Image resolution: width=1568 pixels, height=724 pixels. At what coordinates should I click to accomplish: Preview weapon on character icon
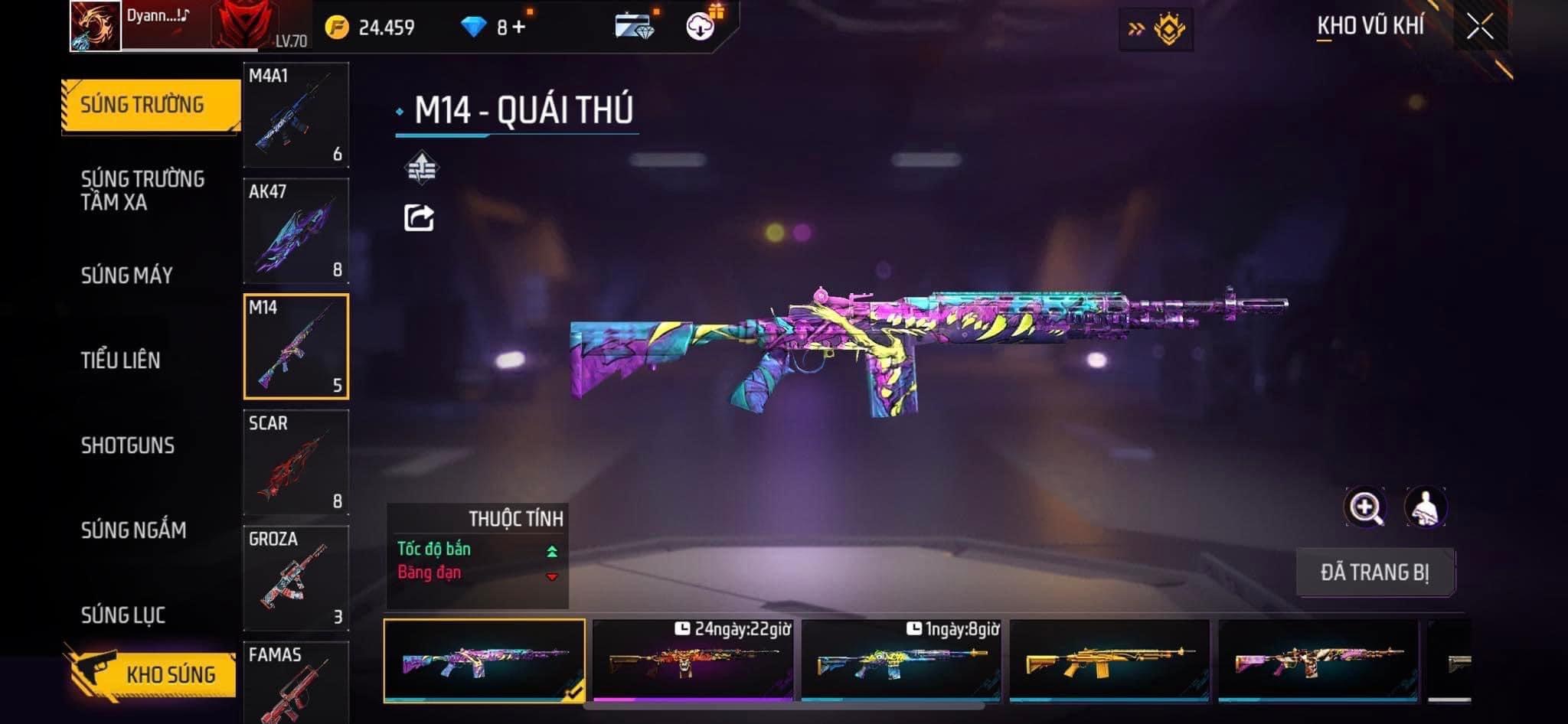click(1425, 507)
